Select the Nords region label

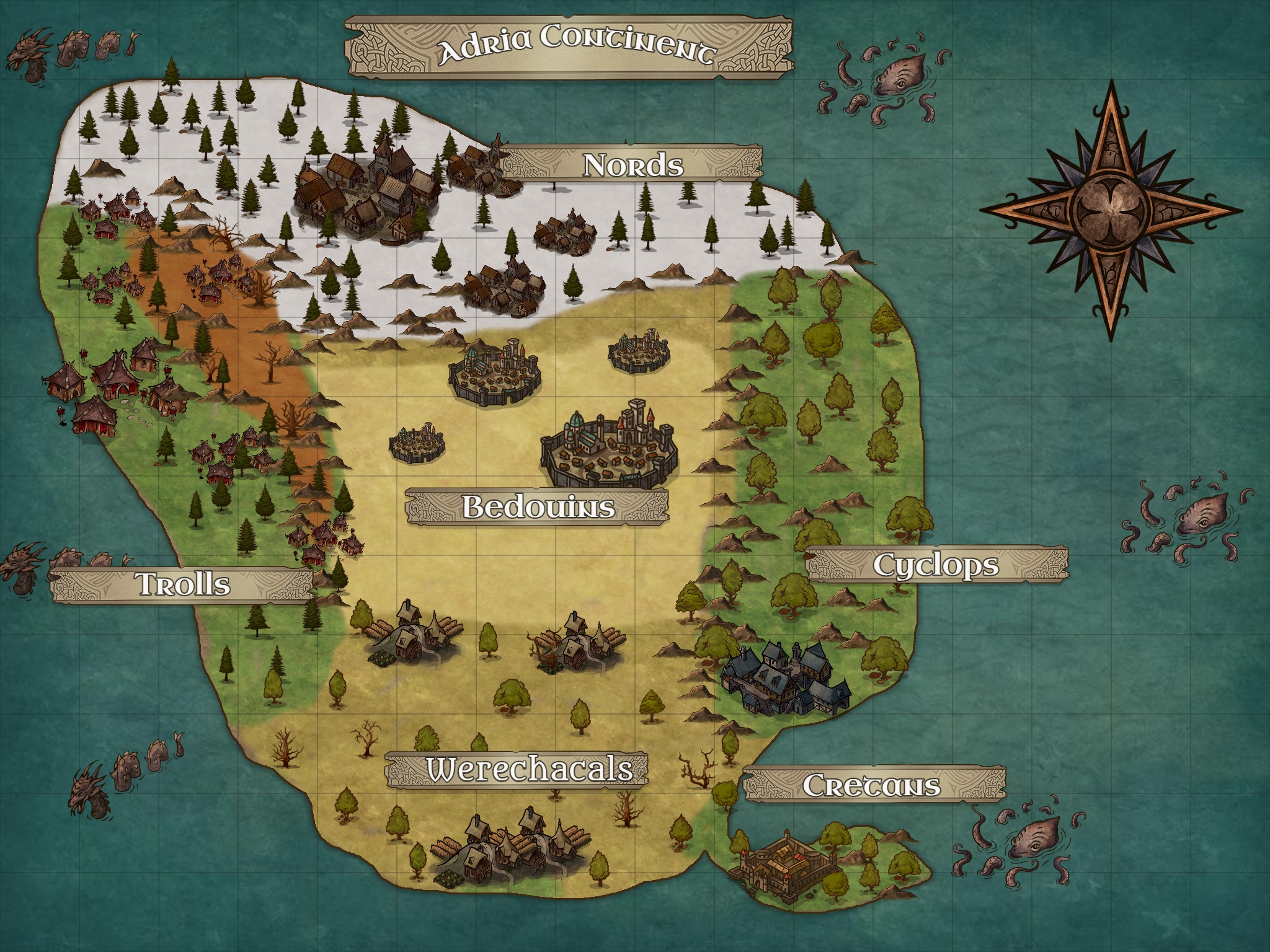pyautogui.click(x=633, y=165)
